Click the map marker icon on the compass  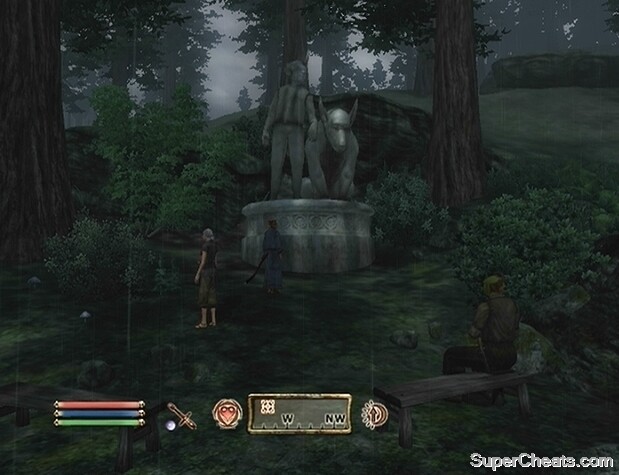pyautogui.click(x=267, y=406)
